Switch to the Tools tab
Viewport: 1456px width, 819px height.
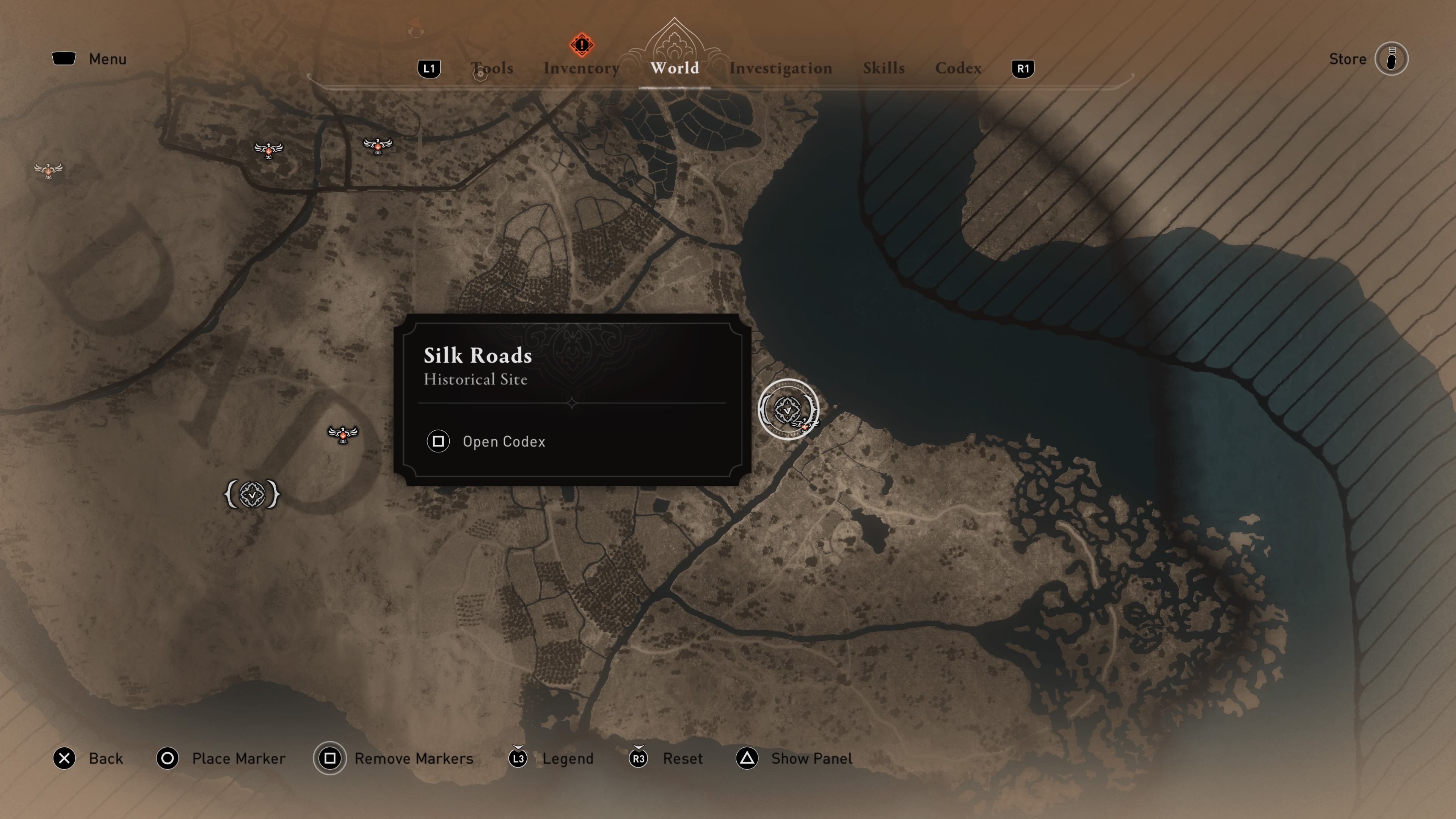[x=492, y=68]
